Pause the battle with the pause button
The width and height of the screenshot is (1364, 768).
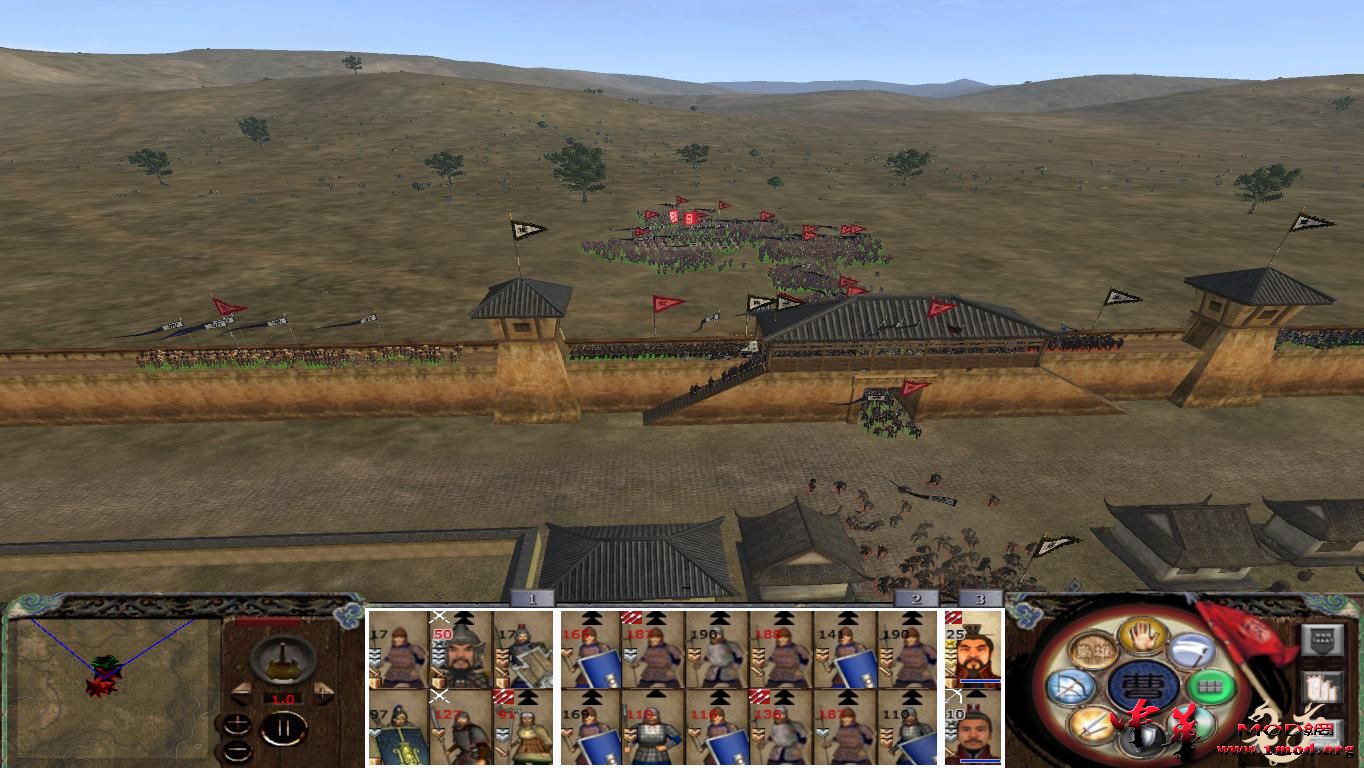click(284, 727)
